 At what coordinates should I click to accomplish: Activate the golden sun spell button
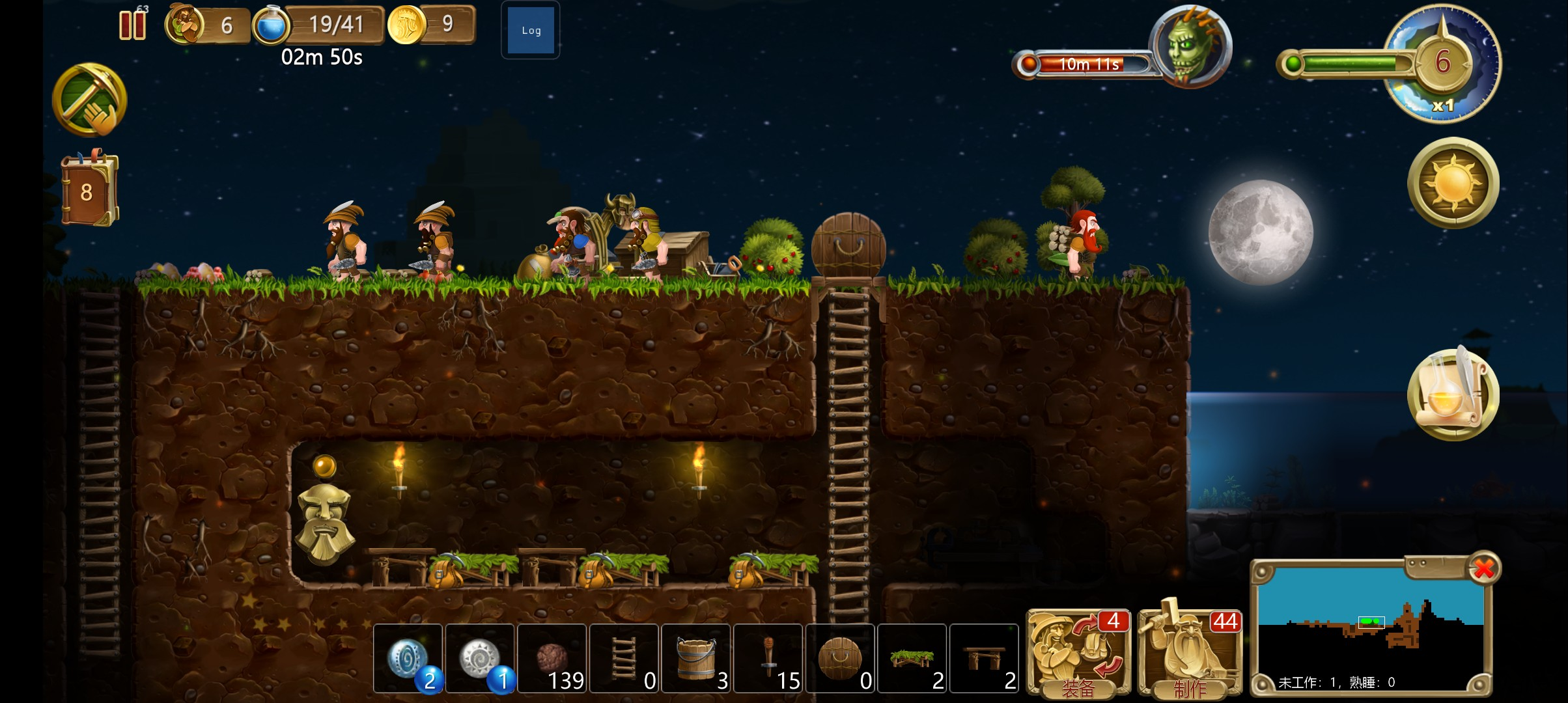1453,183
